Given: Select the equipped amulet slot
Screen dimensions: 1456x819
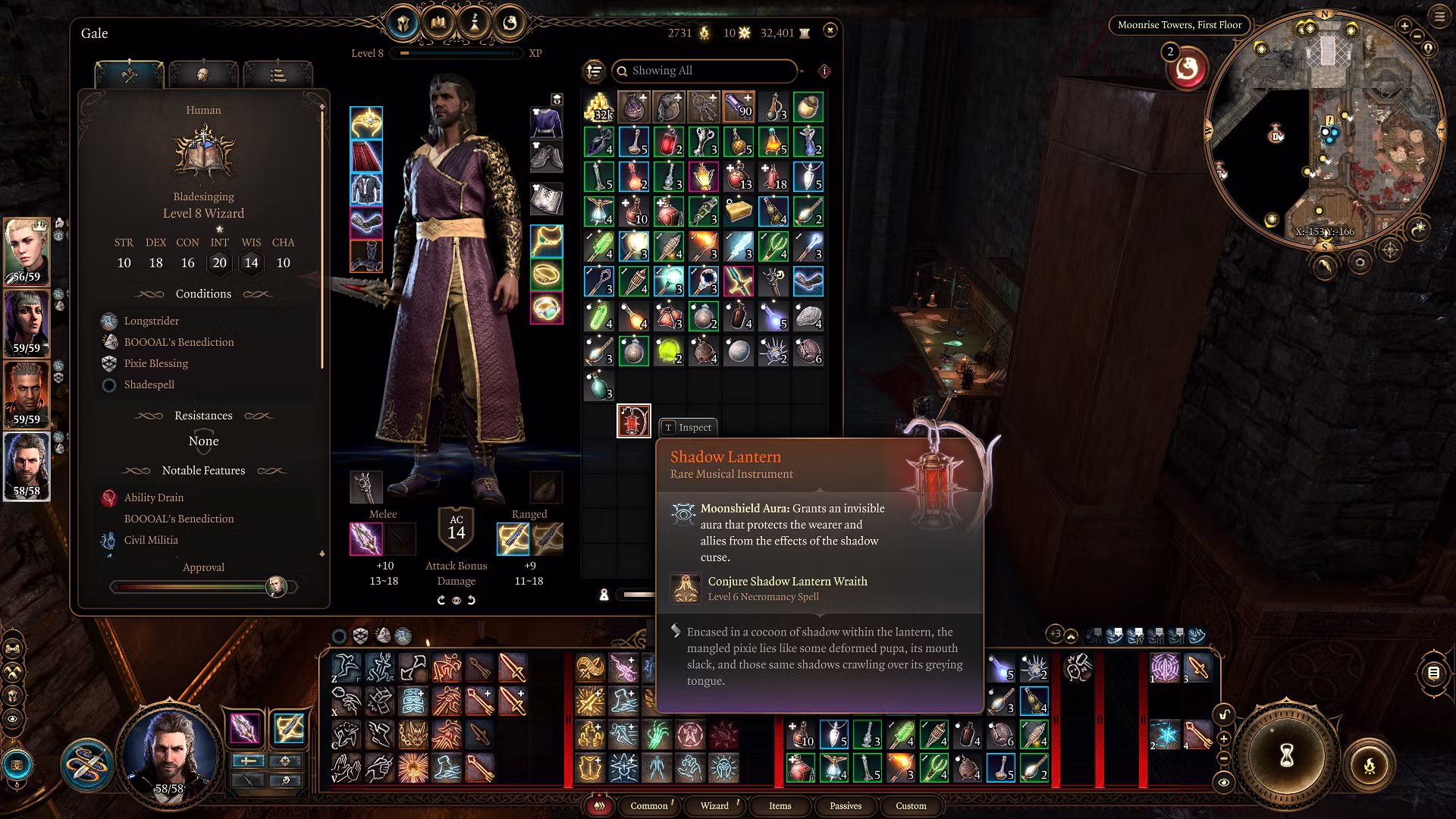Looking at the screenshot, I should [546, 241].
